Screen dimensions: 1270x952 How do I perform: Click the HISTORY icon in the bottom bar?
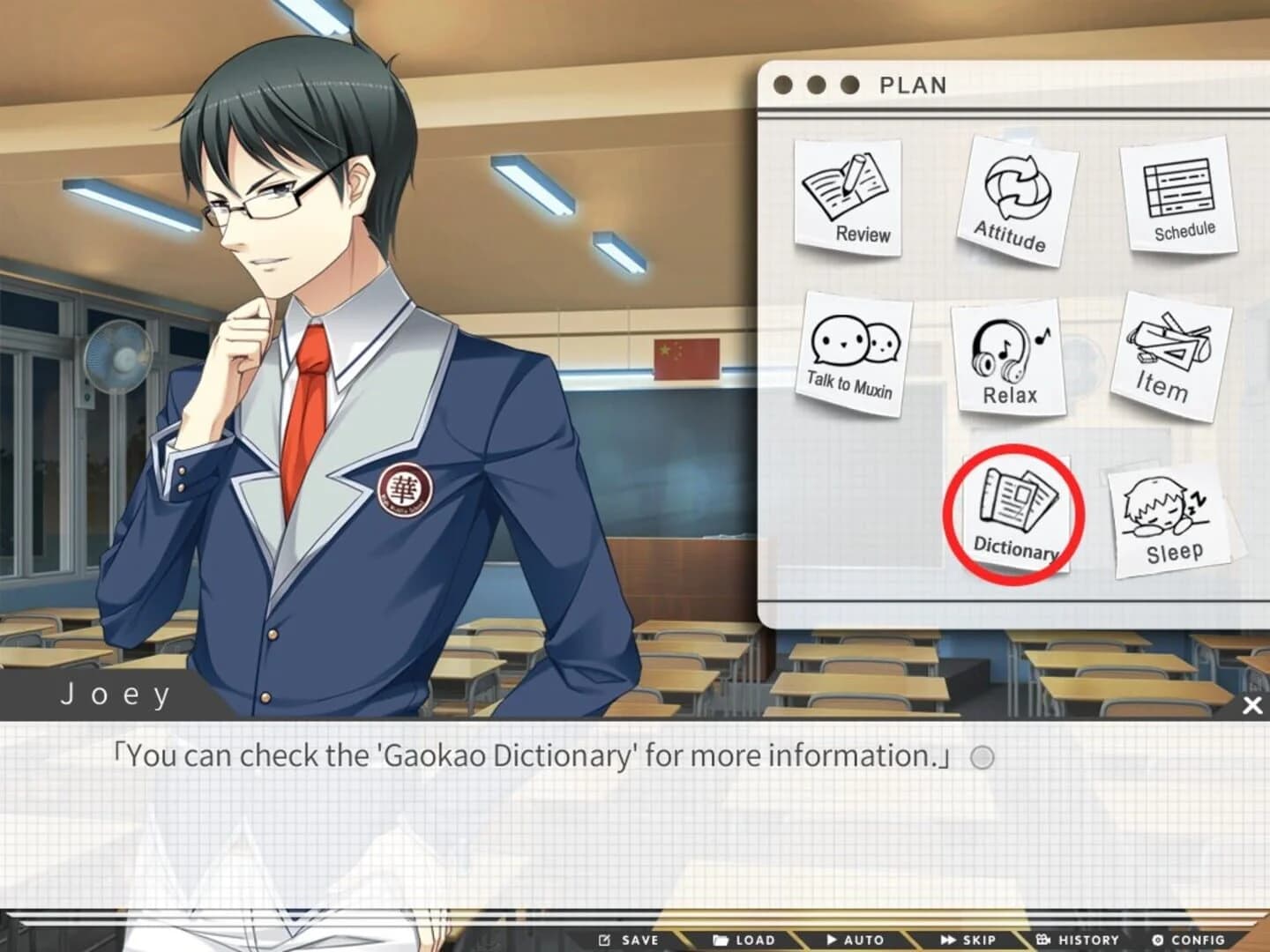pyautogui.click(x=1078, y=940)
